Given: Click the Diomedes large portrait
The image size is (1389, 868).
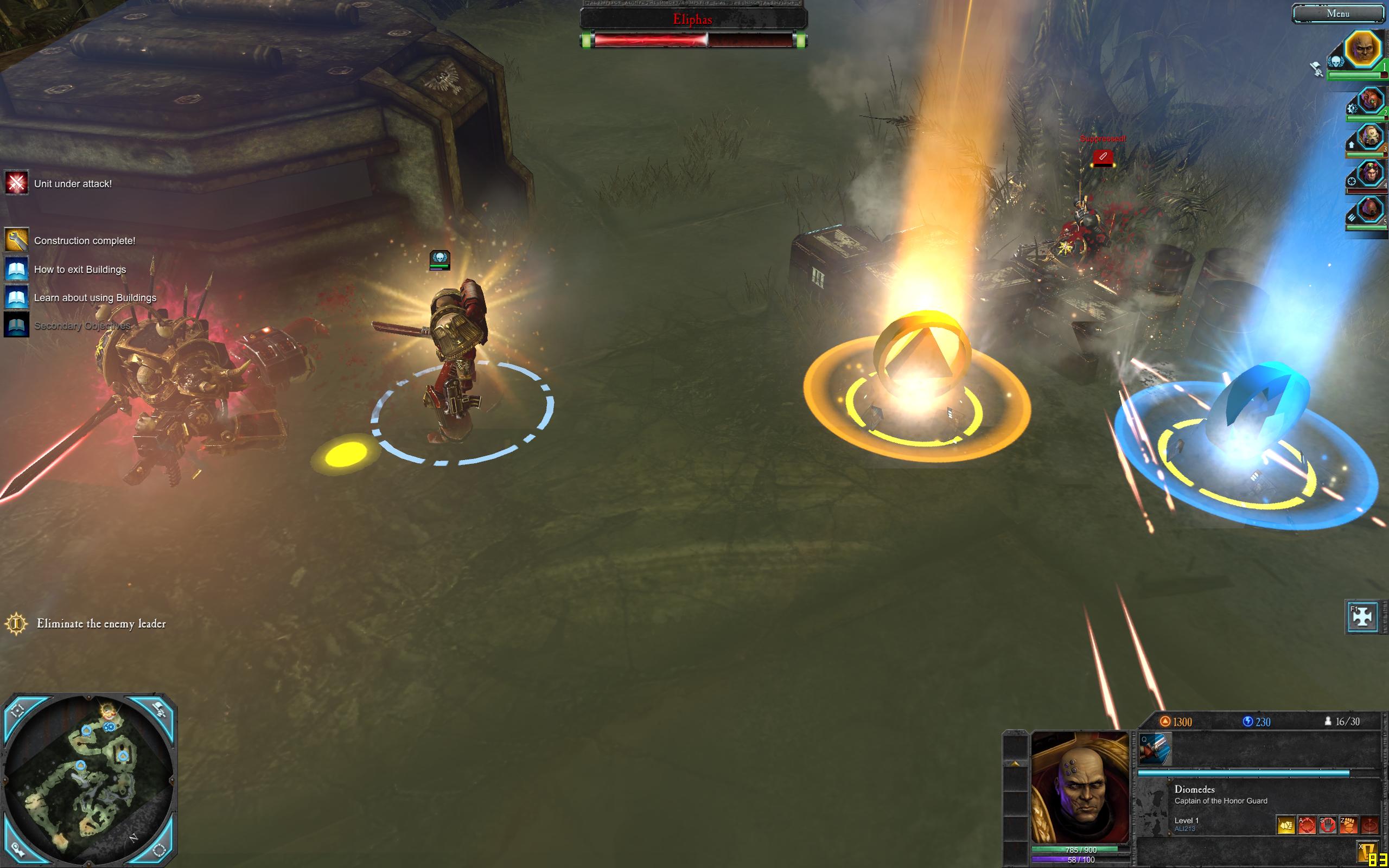Looking at the screenshot, I should point(1080,787).
